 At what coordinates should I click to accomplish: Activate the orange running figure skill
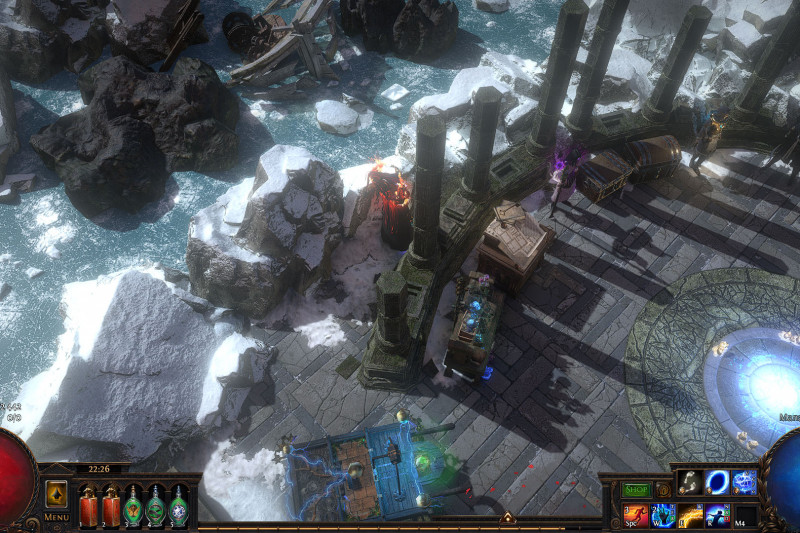click(636, 516)
